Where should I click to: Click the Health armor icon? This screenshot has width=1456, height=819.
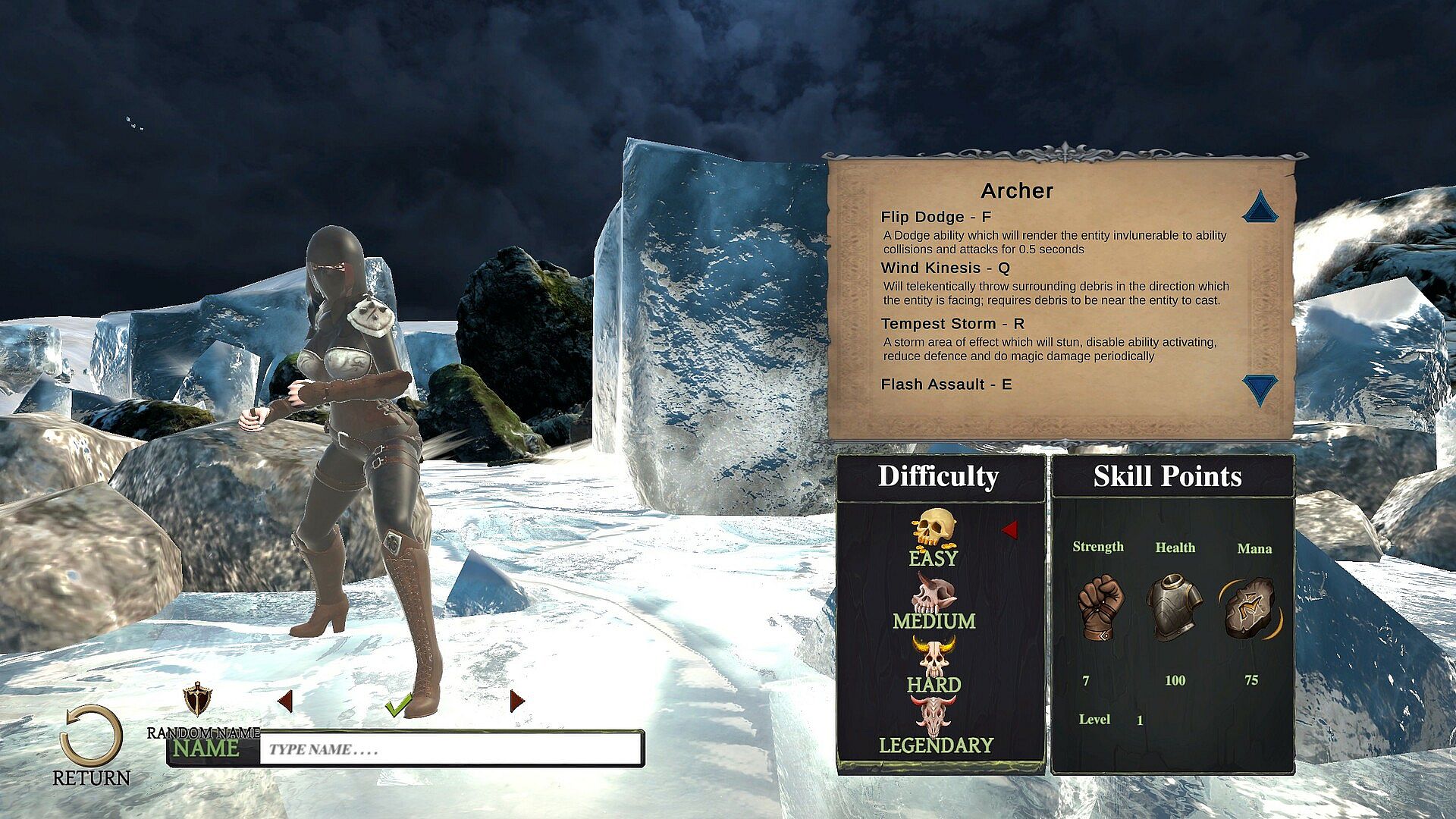tap(1174, 607)
